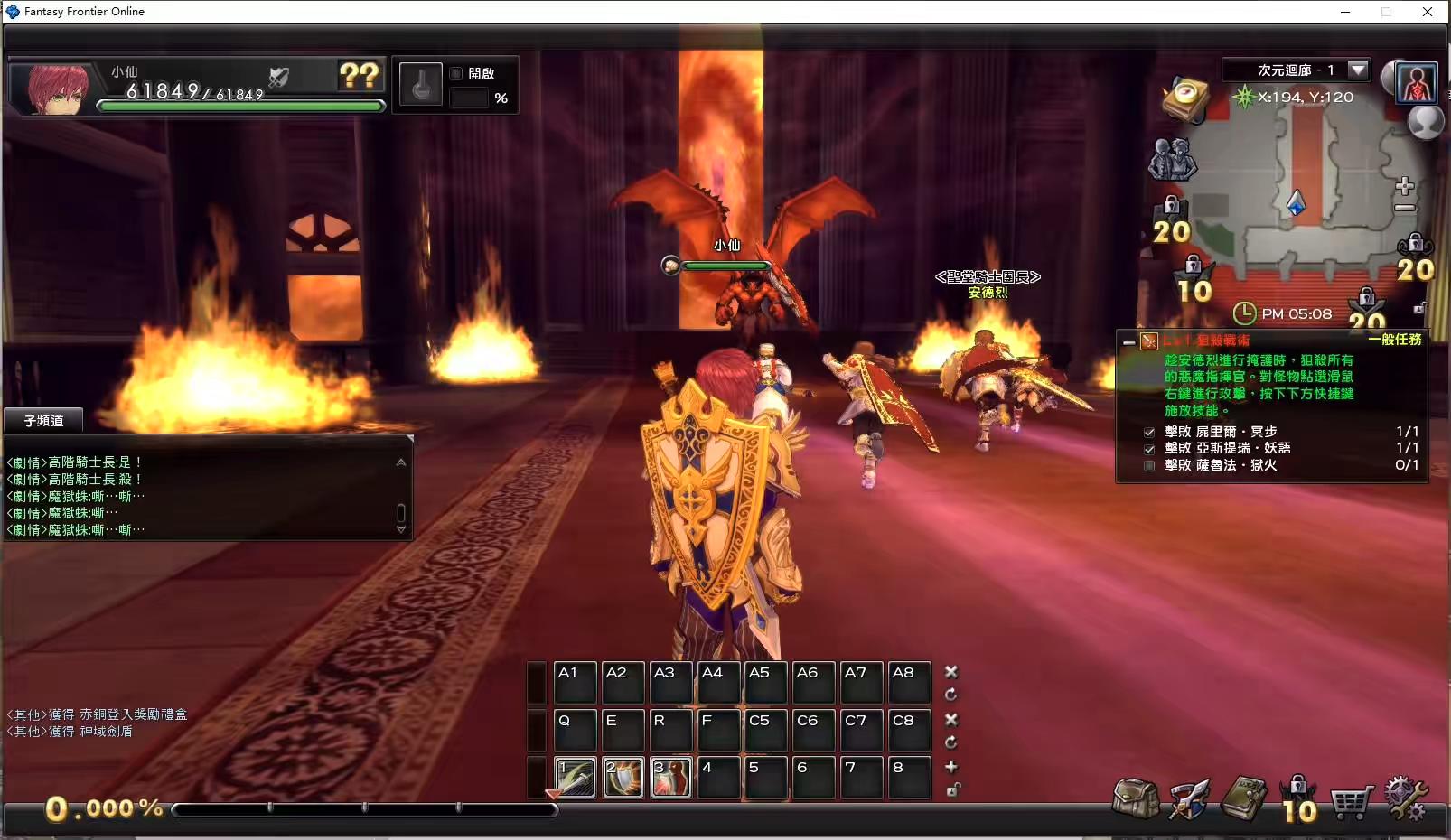Select skill slot 1 on the hotbar
Viewport: 1451px width, 840px height.
pos(576,777)
